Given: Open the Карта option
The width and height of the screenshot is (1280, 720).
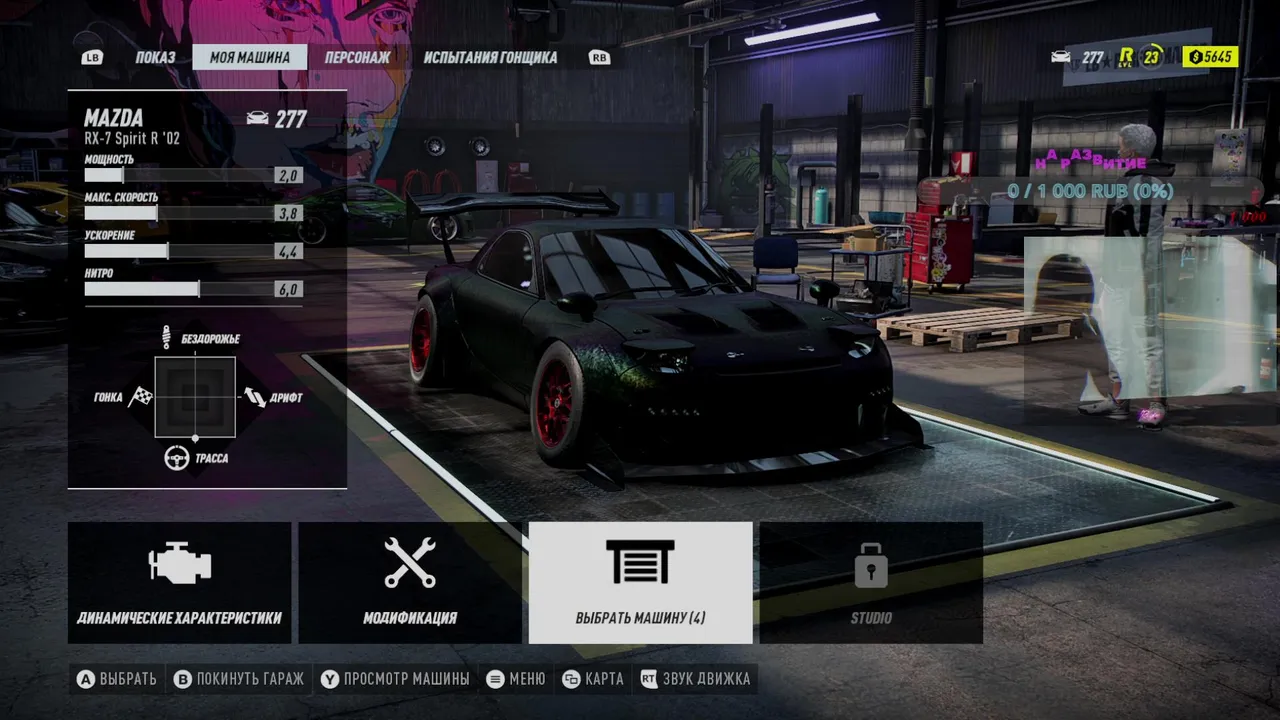Looking at the screenshot, I should (593, 679).
